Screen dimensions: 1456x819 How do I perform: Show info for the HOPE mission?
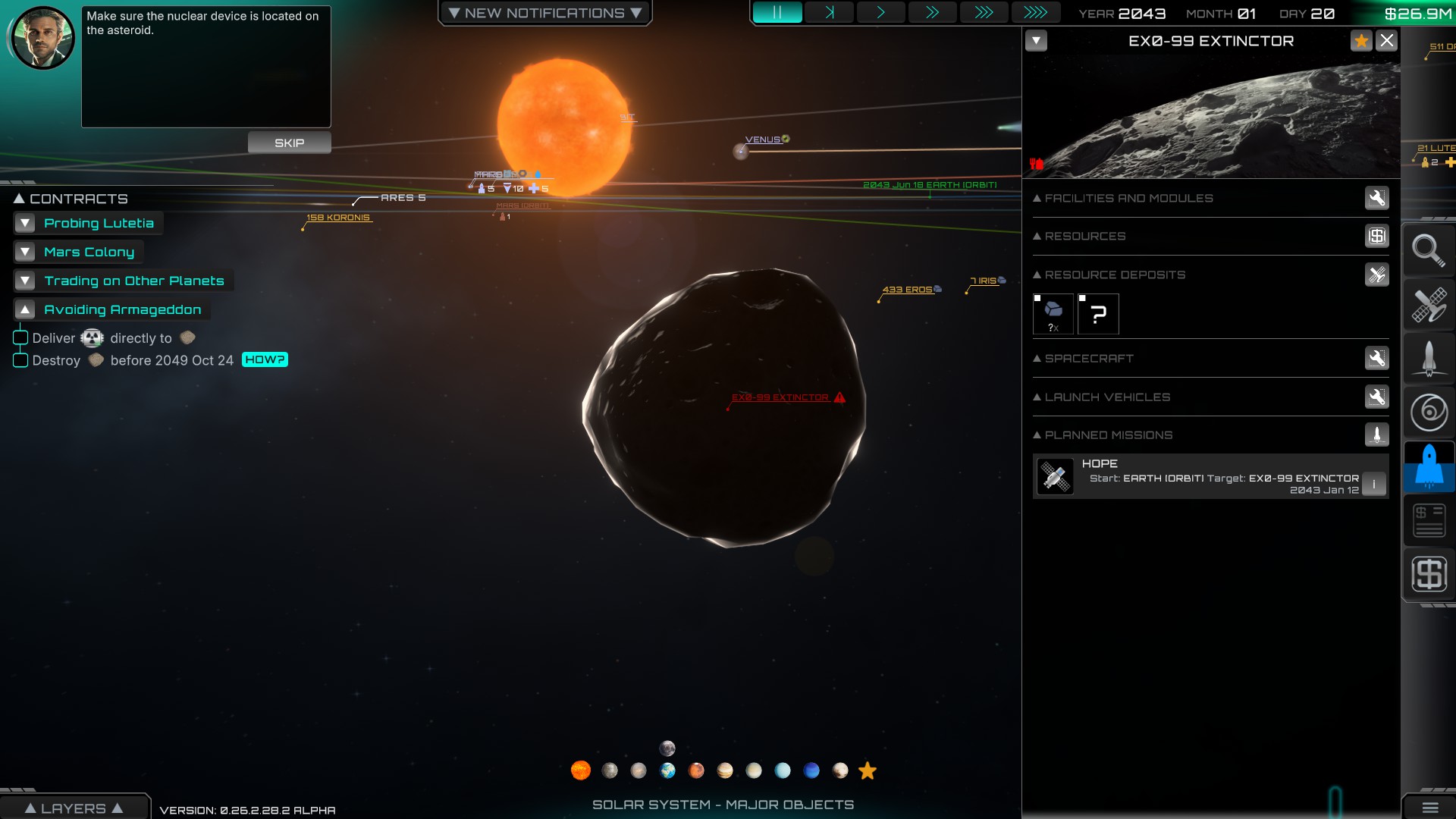1373,484
